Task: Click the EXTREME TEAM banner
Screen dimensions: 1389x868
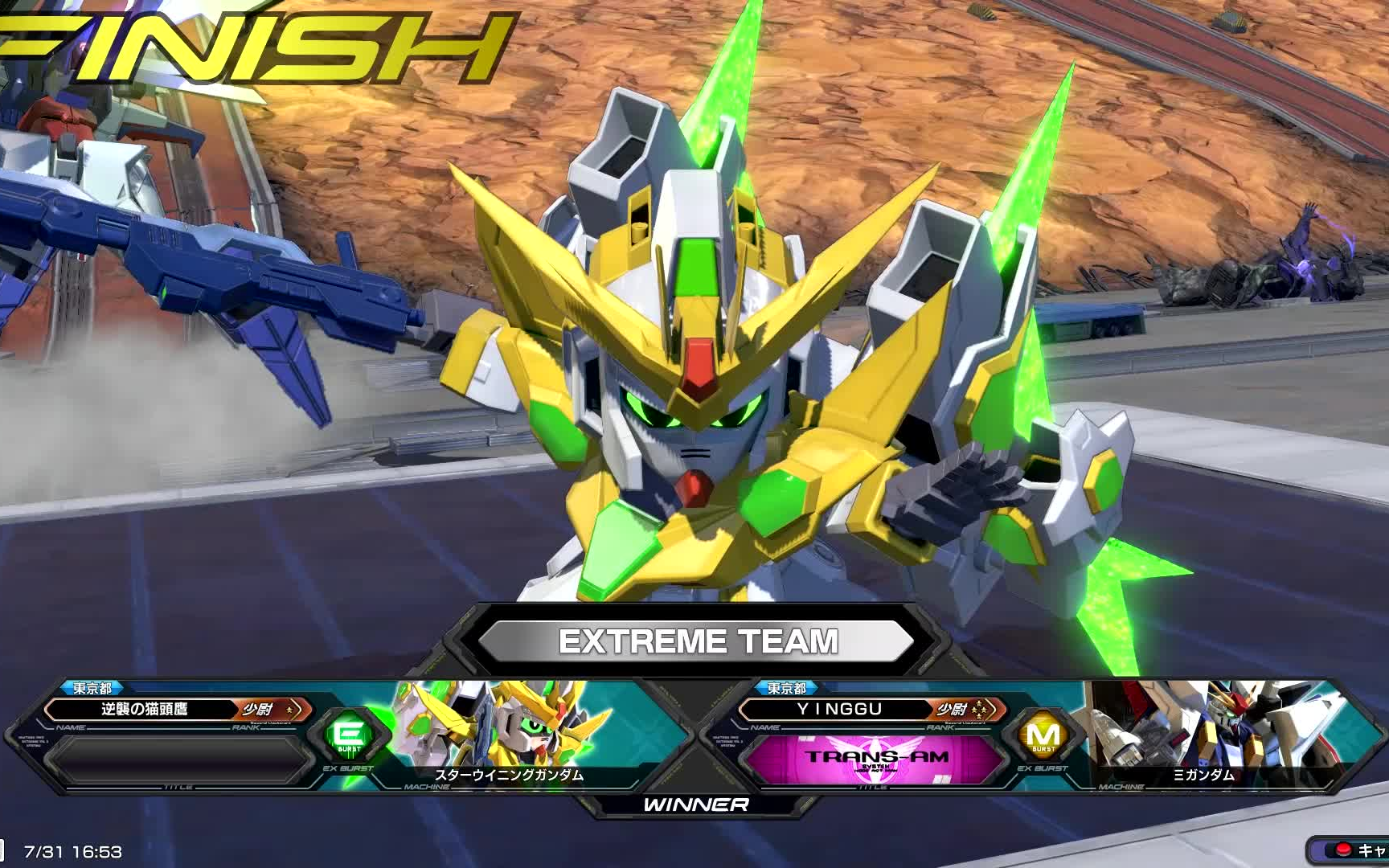Action: [697, 641]
